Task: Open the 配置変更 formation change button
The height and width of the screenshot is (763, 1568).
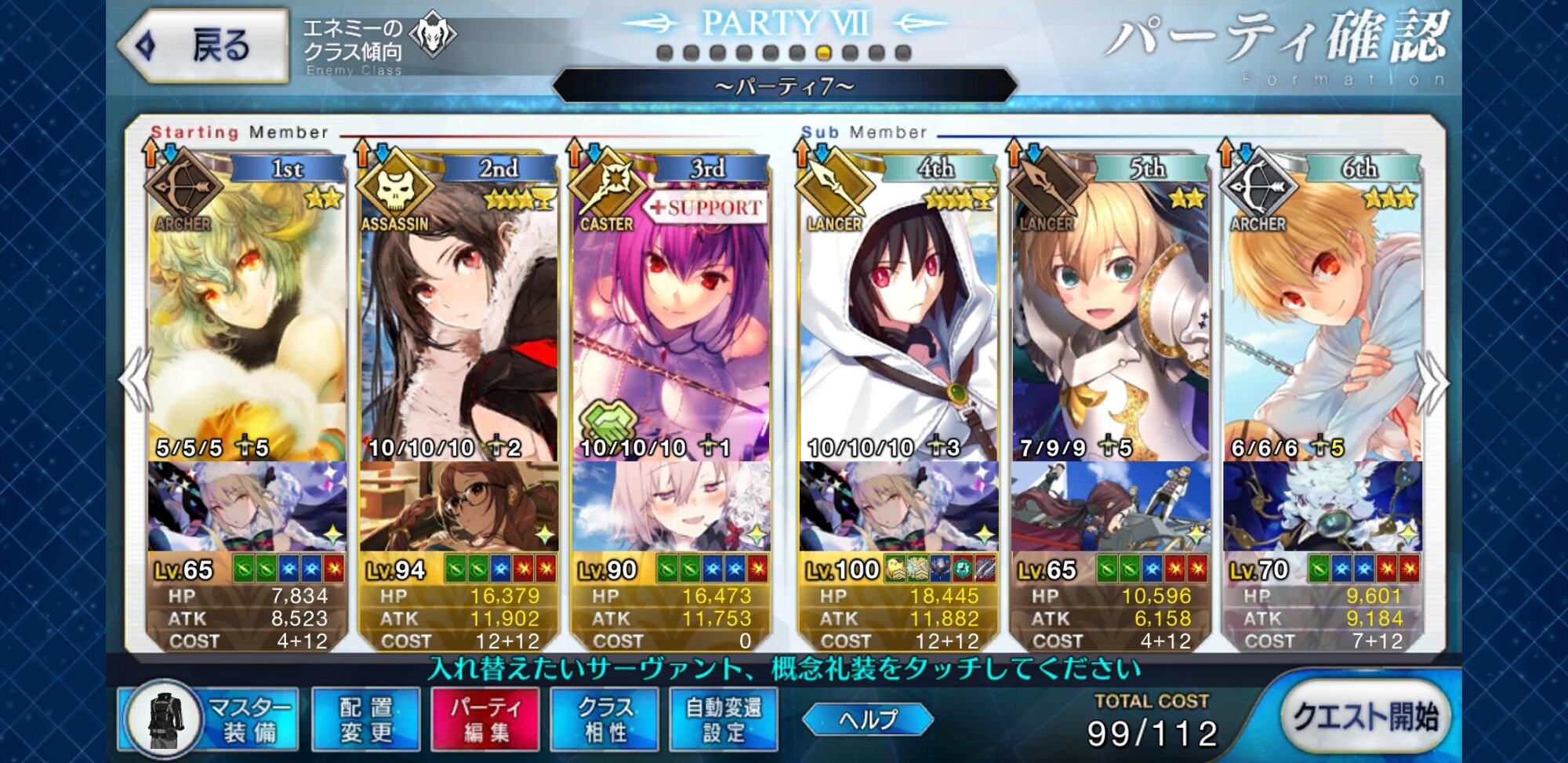Action: pos(366,719)
